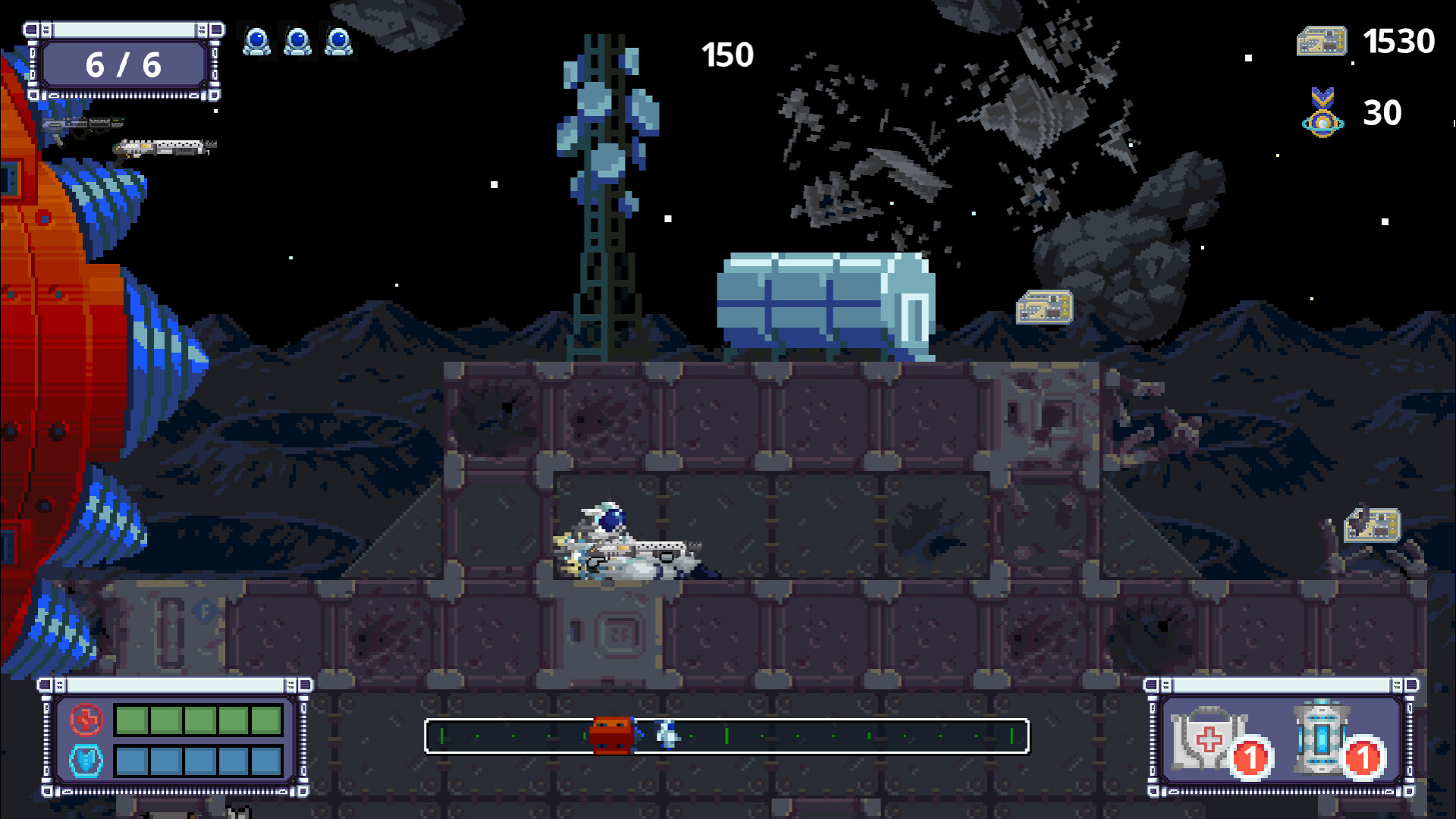Click the 6 / 6 ammo counter panel
This screenshot has height=819, width=1456.
click(125, 64)
